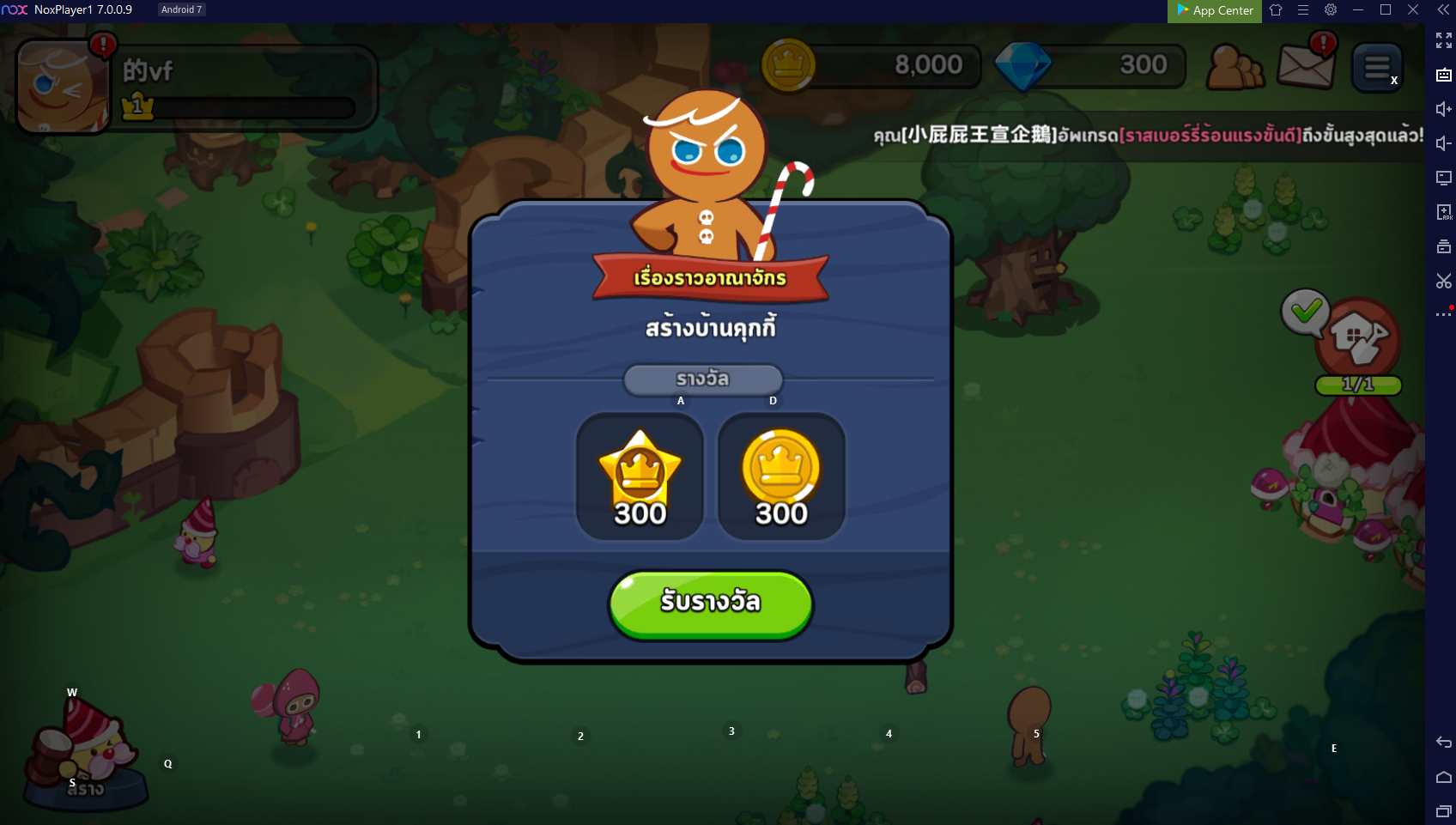Click the blue gem currency icon
The width and height of the screenshot is (1456, 825).
(1022, 66)
